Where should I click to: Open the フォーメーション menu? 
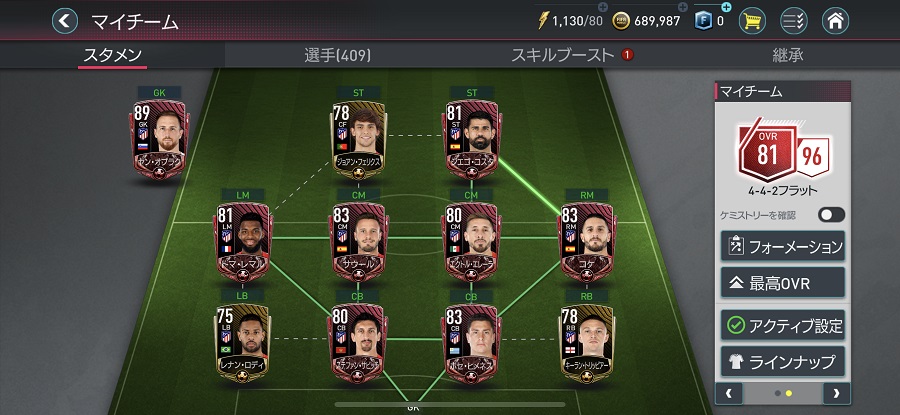[x=782, y=245]
